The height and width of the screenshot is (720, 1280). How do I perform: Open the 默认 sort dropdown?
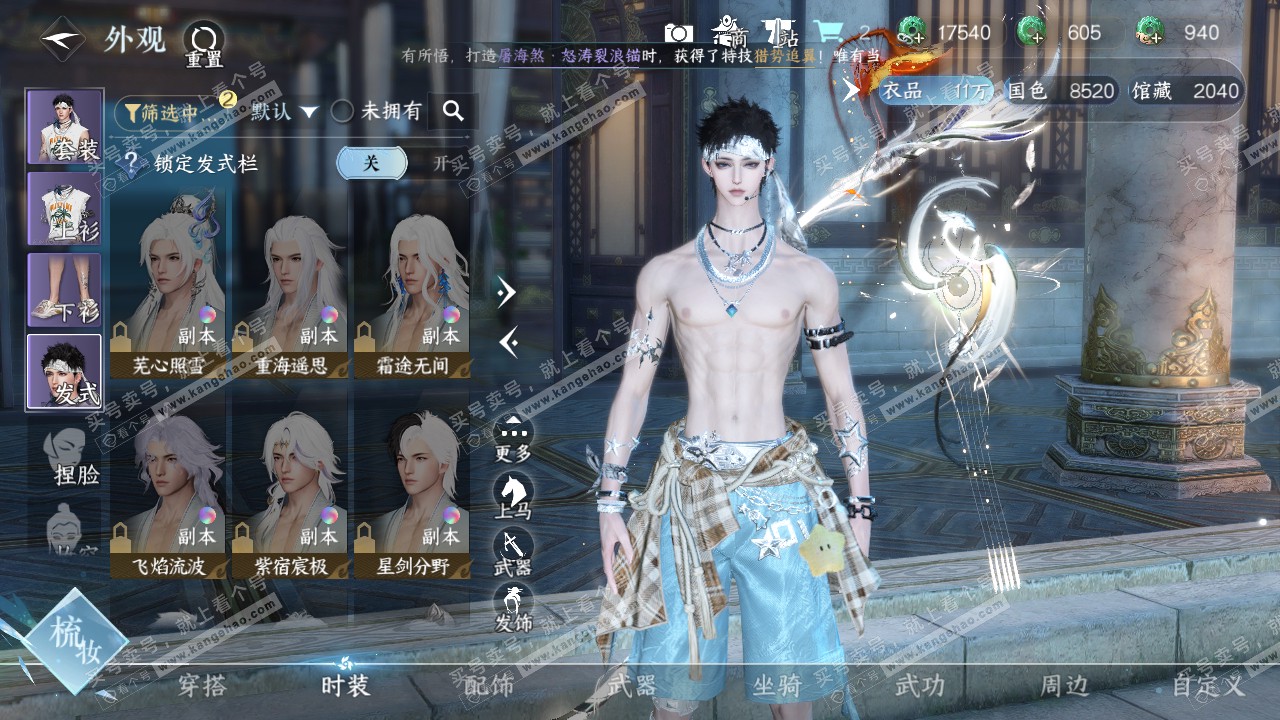click(x=284, y=111)
